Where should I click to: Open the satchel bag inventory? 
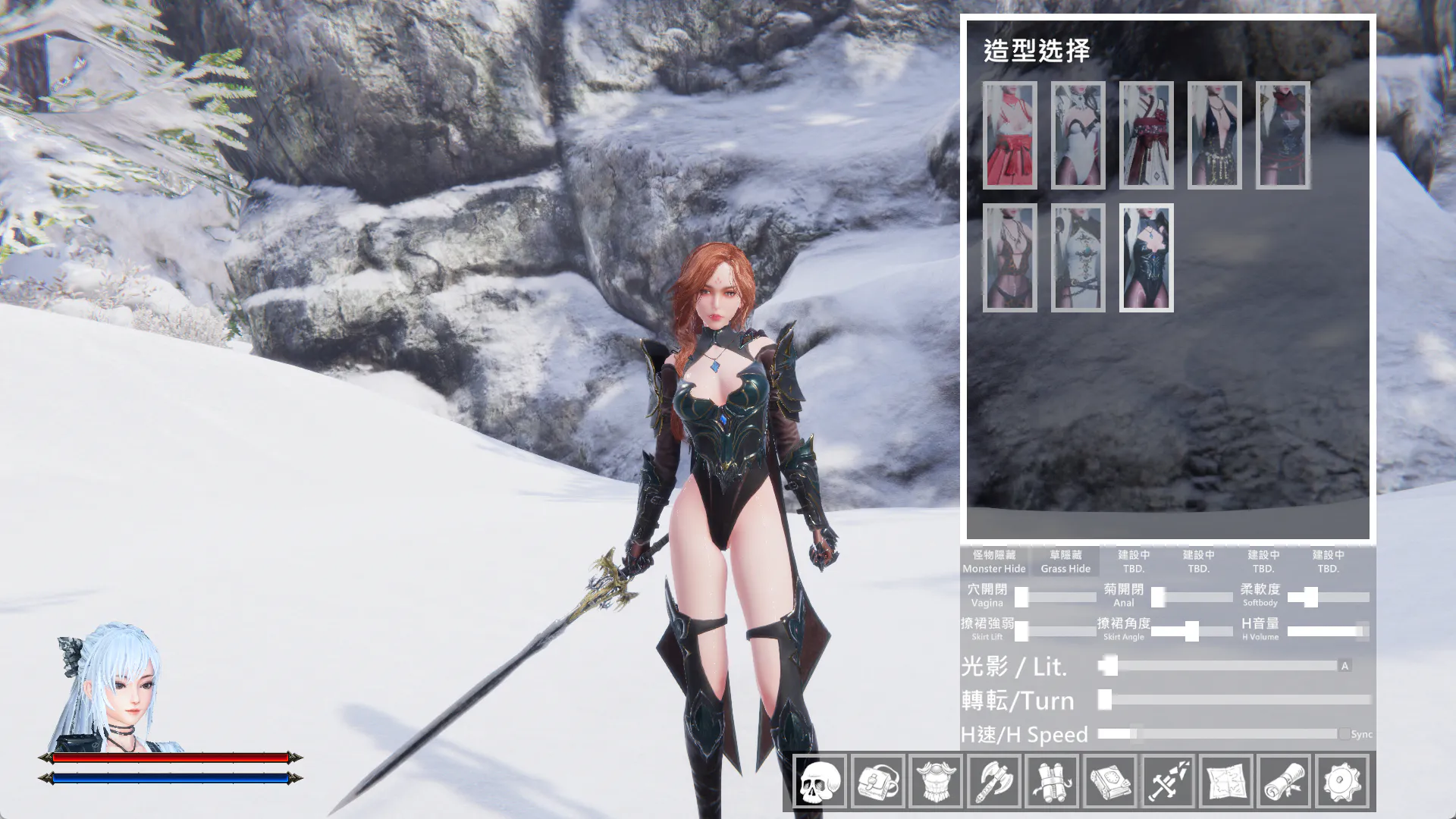(878, 781)
